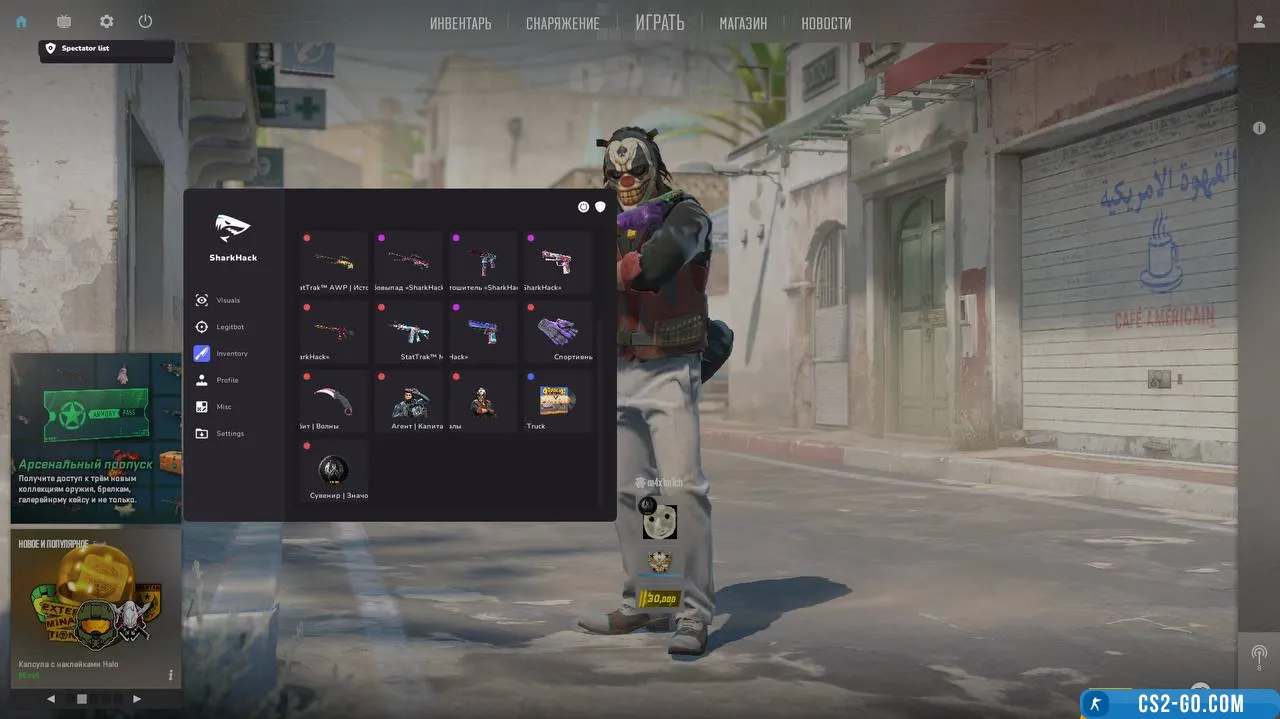Show the НОВОСТИ section
The width and height of the screenshot is (1280, 719).
(x=826, y=23)
